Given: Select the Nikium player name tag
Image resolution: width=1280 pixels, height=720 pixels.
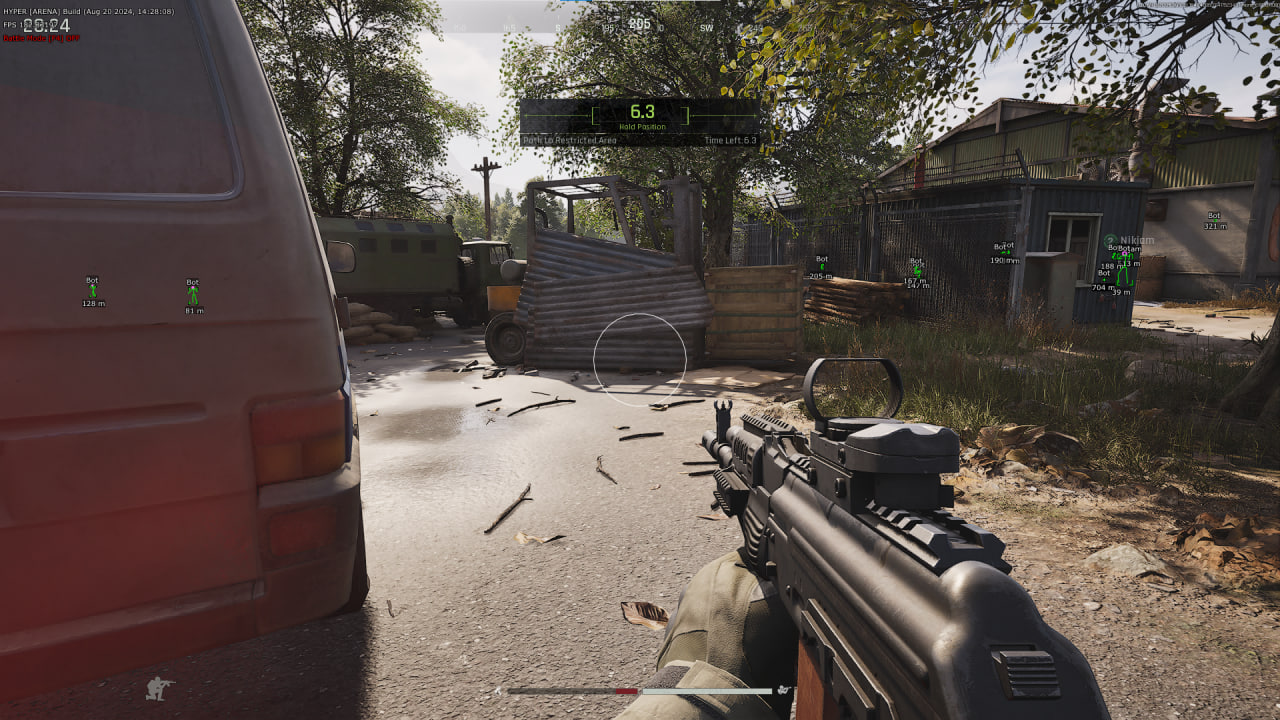Looking at the screenshot, I should click(x=1136, y=240).
